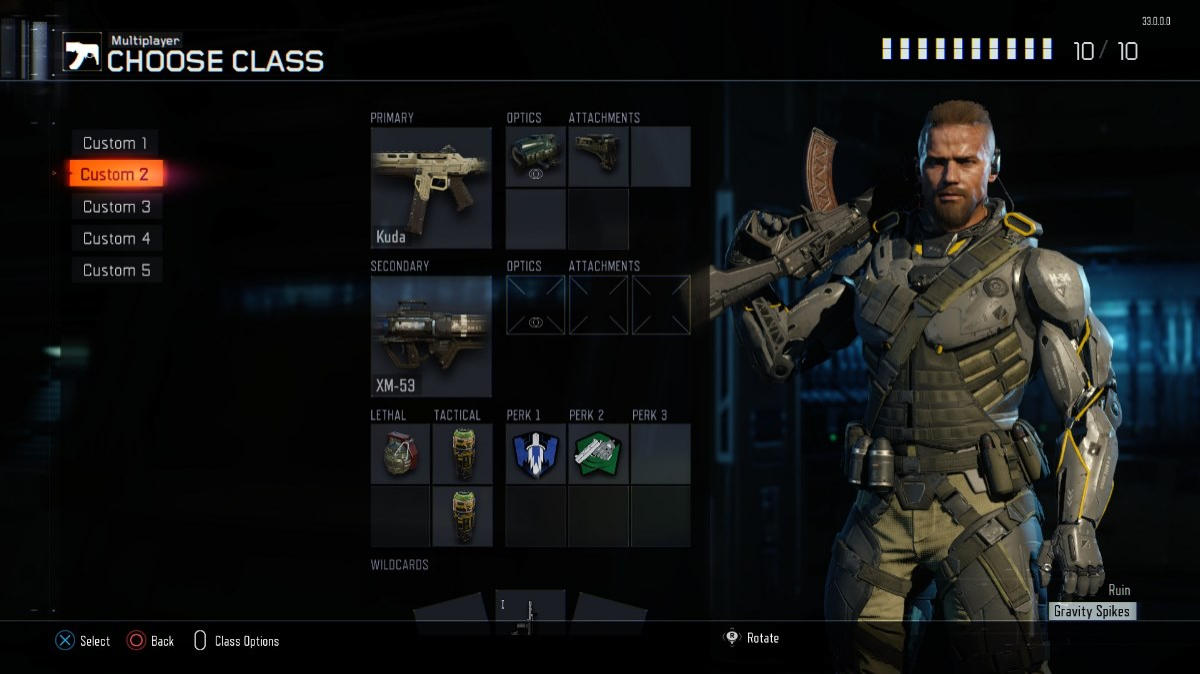Click the lethal grenade slot
1200x674 pixels.
click(x=400, y=454)
